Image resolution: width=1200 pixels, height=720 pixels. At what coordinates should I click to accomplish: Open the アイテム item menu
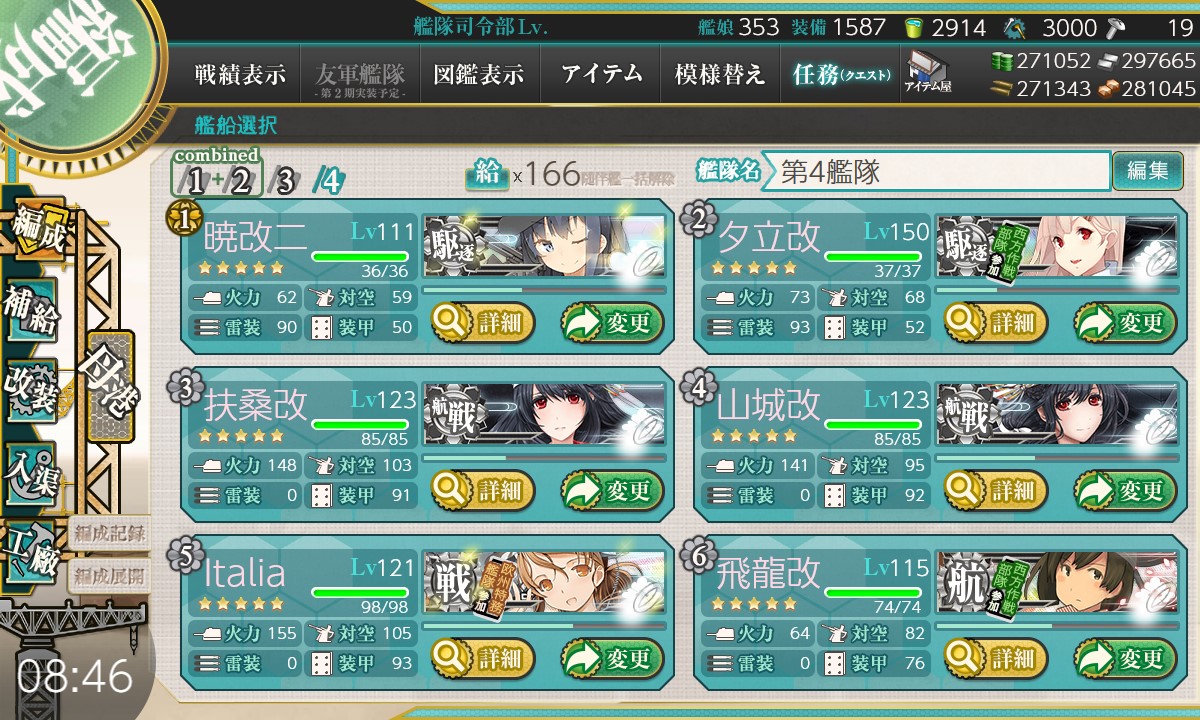[x=601, y=75]
